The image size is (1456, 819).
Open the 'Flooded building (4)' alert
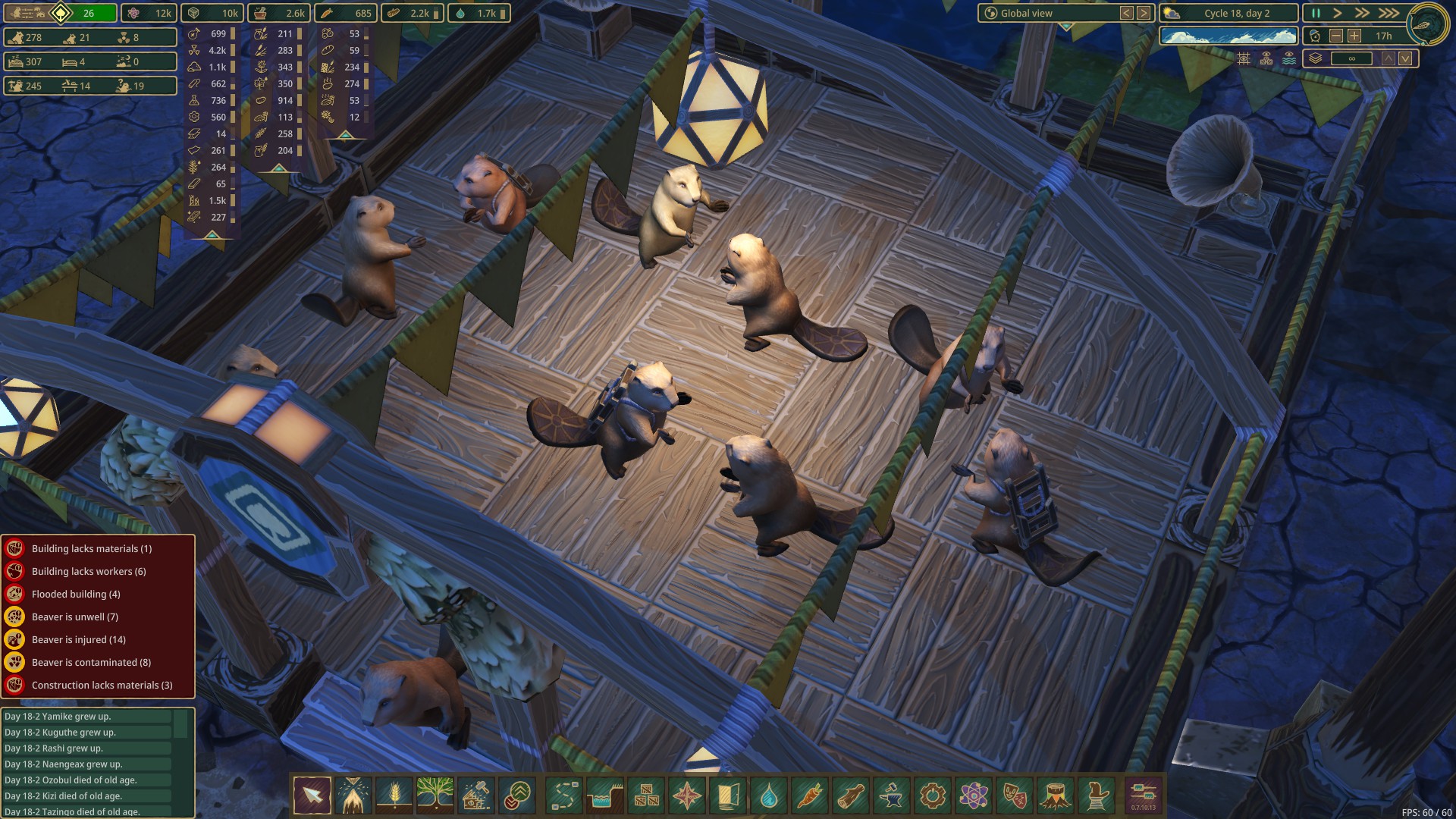click(76, 594)
